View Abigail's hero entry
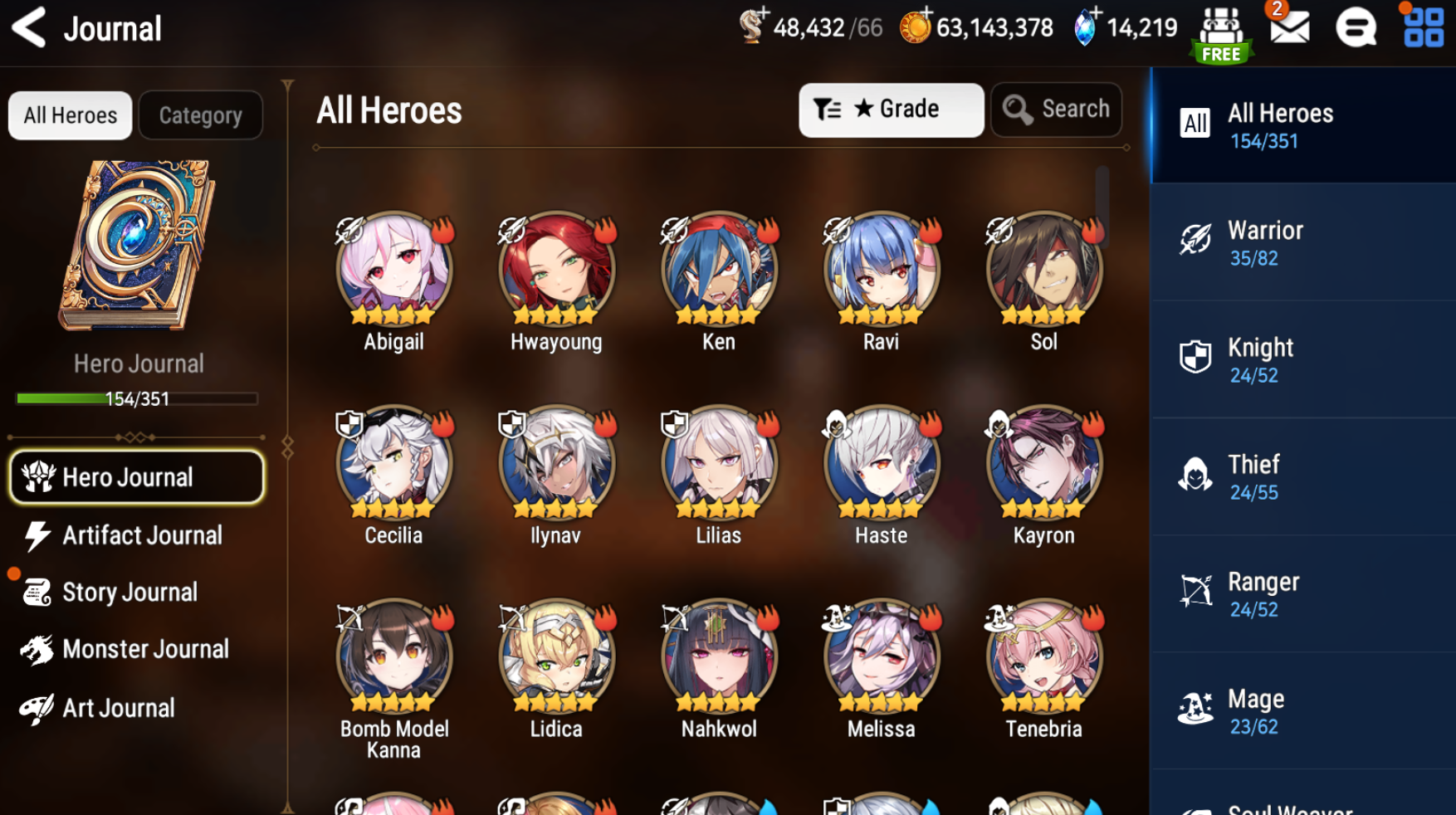 (393, 269)
